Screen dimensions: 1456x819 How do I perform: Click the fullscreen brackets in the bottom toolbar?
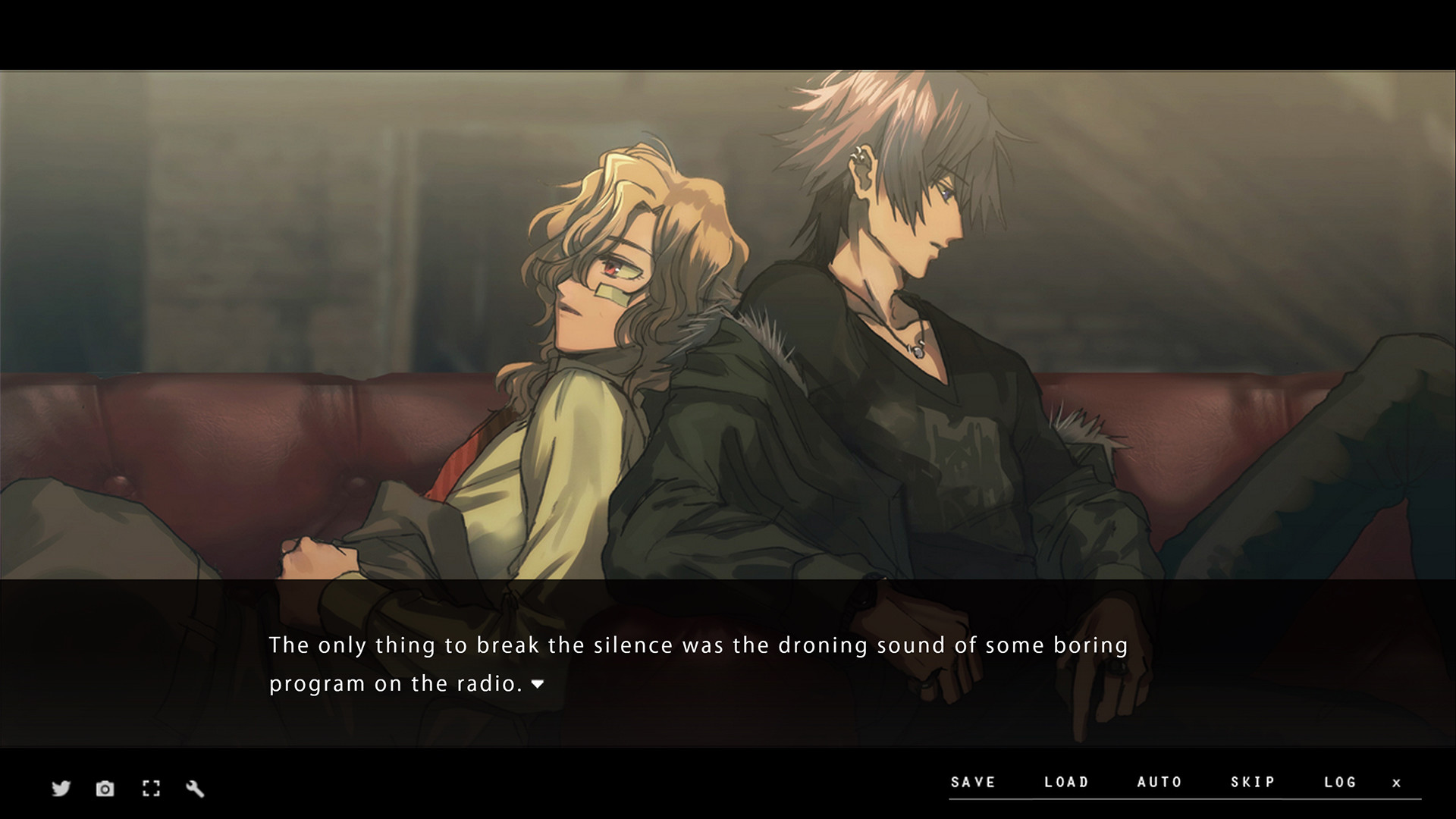point(150,789)
